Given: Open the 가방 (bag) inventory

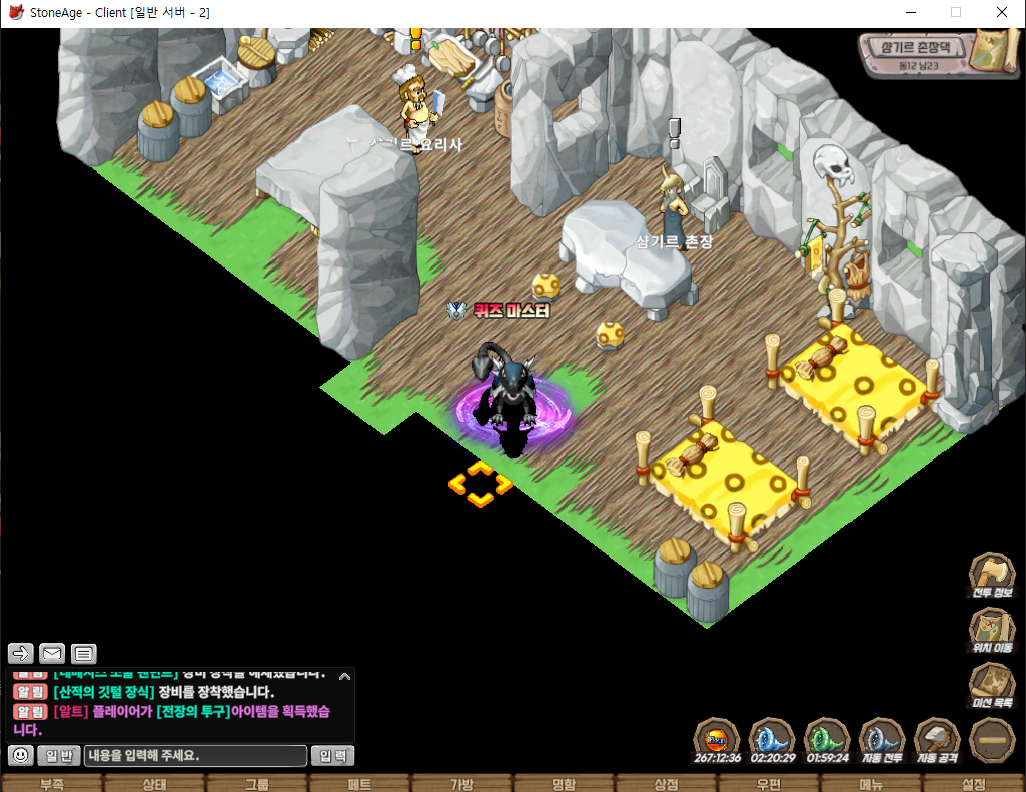Looking at the screenshot, I should click(x=461, y=784).
